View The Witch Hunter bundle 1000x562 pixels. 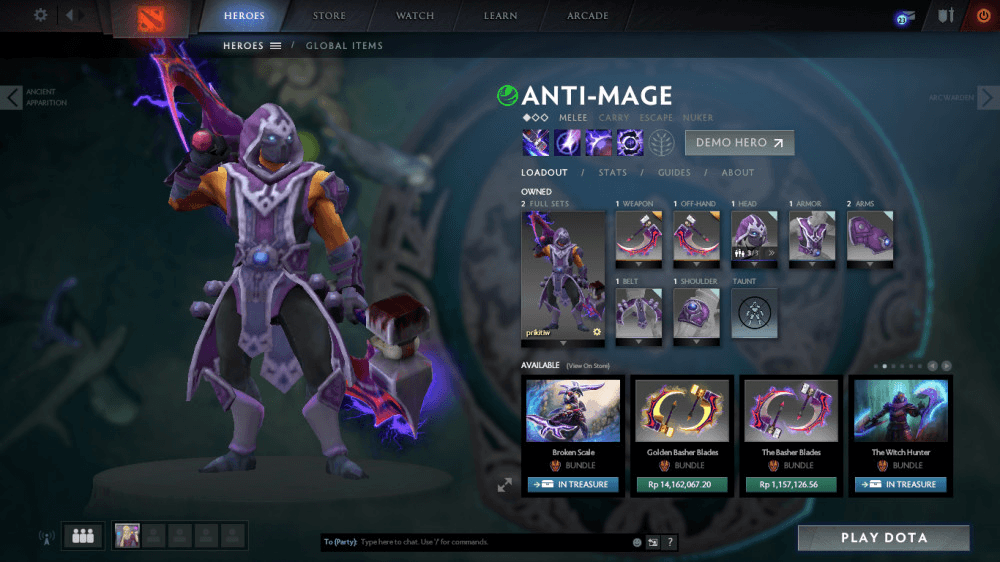[901, 418]
